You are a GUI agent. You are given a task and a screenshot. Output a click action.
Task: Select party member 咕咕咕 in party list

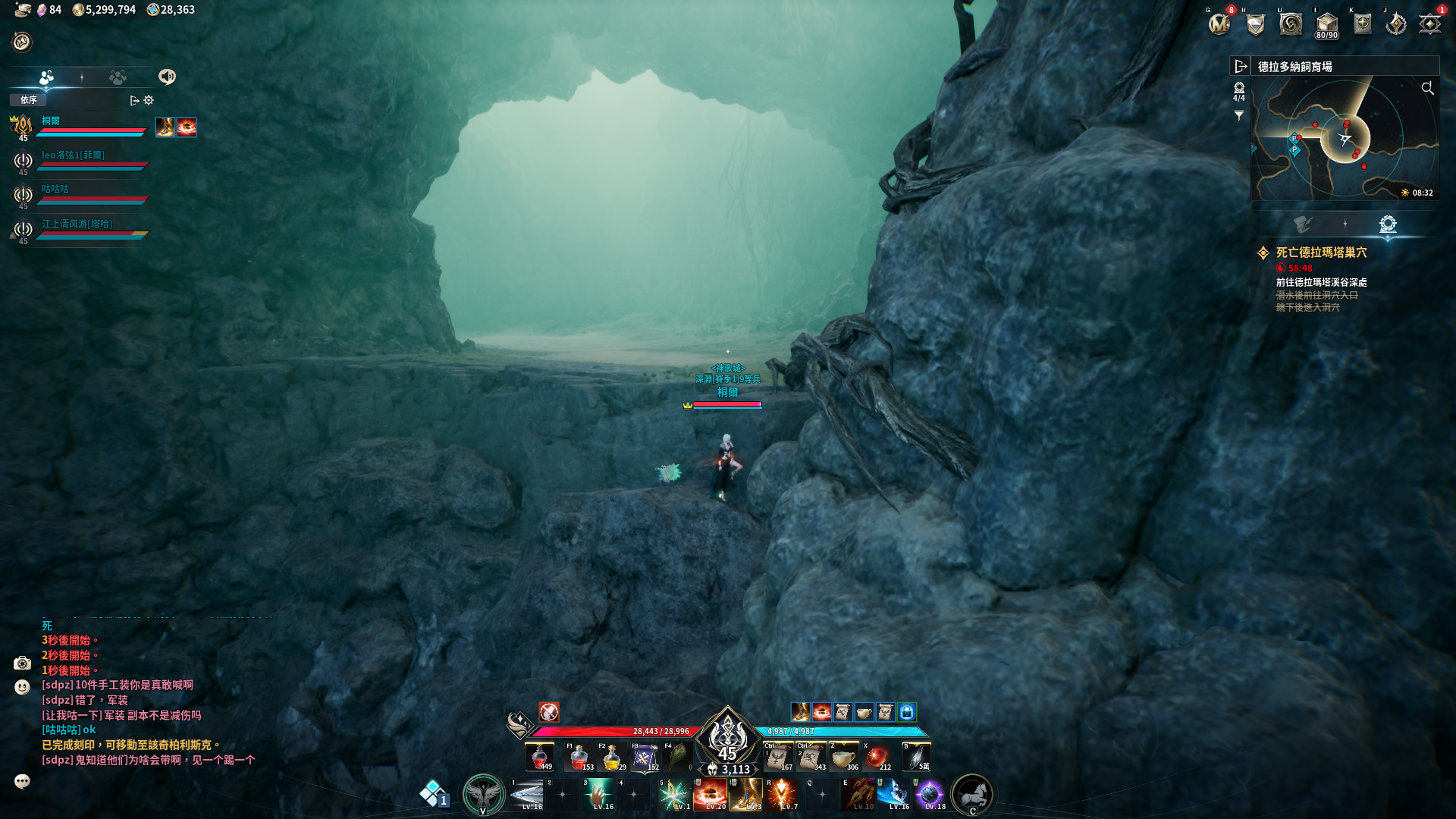click(55, 190)
